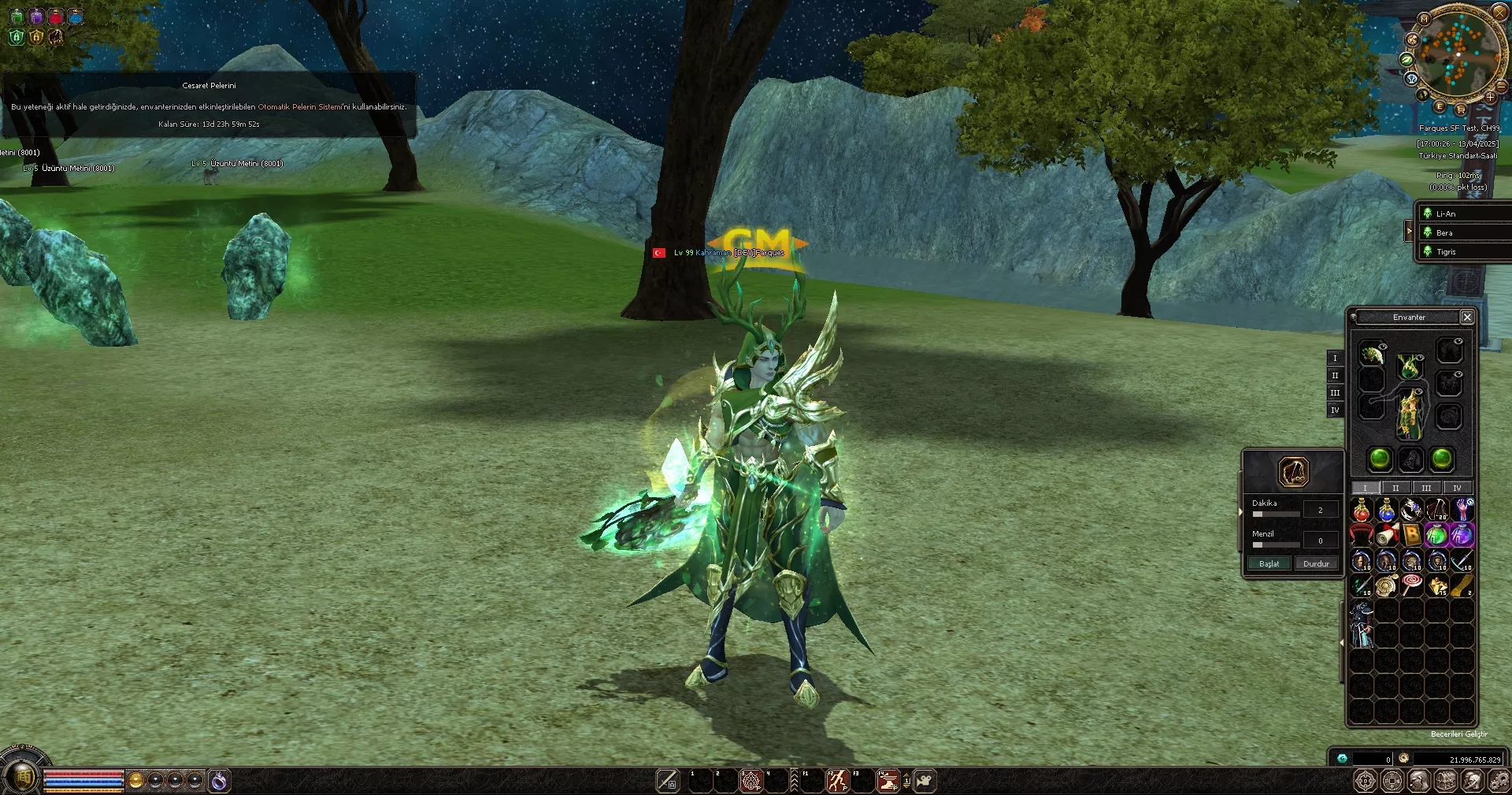Click the red flame skill in F2 slot
Viewport: 1512px width, 795px height.
click(838, 780)
